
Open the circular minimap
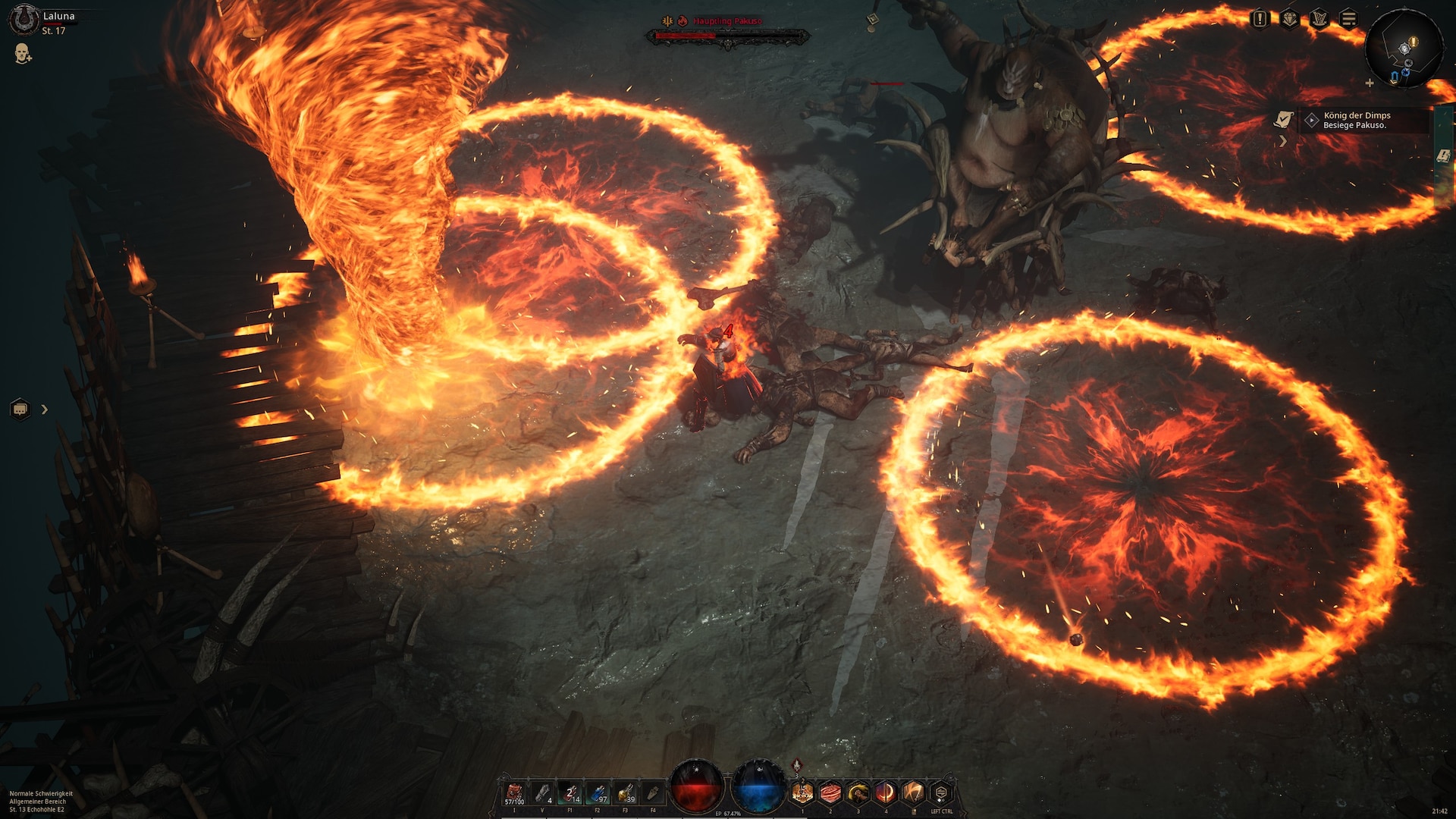pyautogui.click(x=1404, y=49)
